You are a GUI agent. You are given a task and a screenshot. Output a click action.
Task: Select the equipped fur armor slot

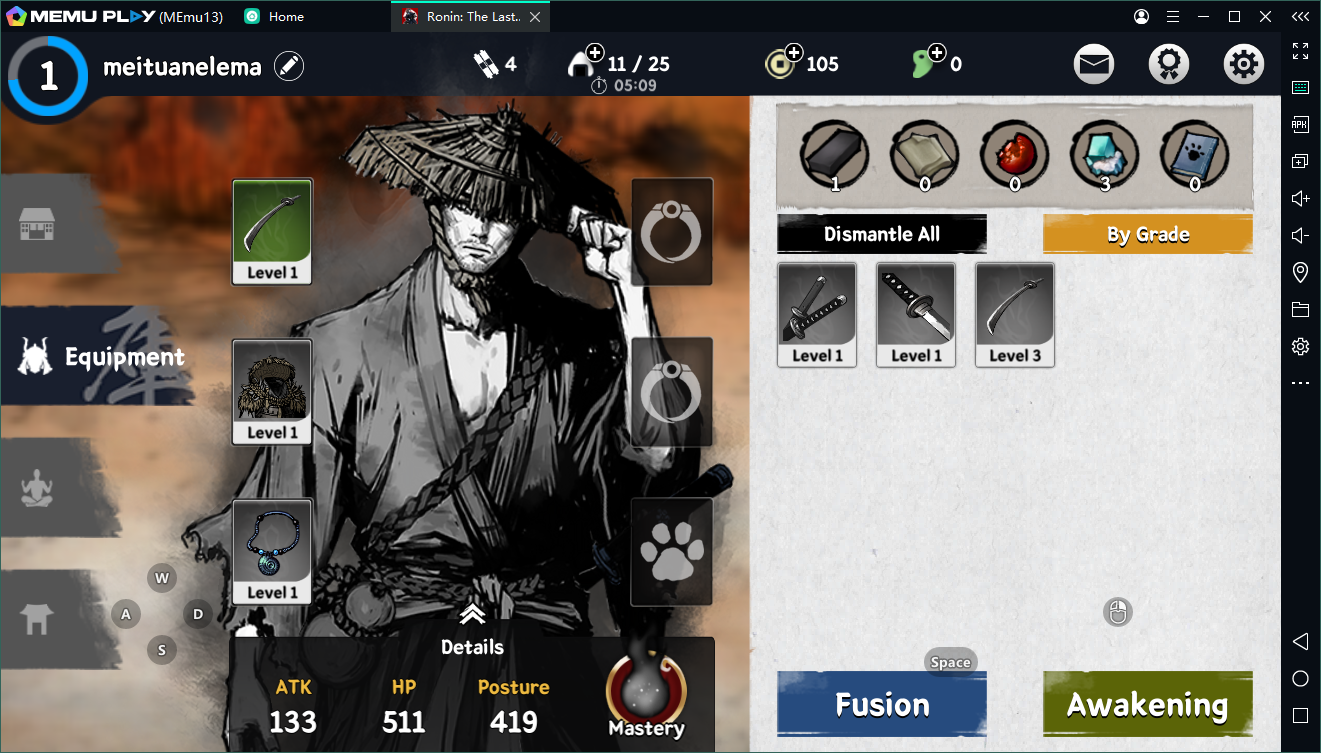[x=272, y=391]
